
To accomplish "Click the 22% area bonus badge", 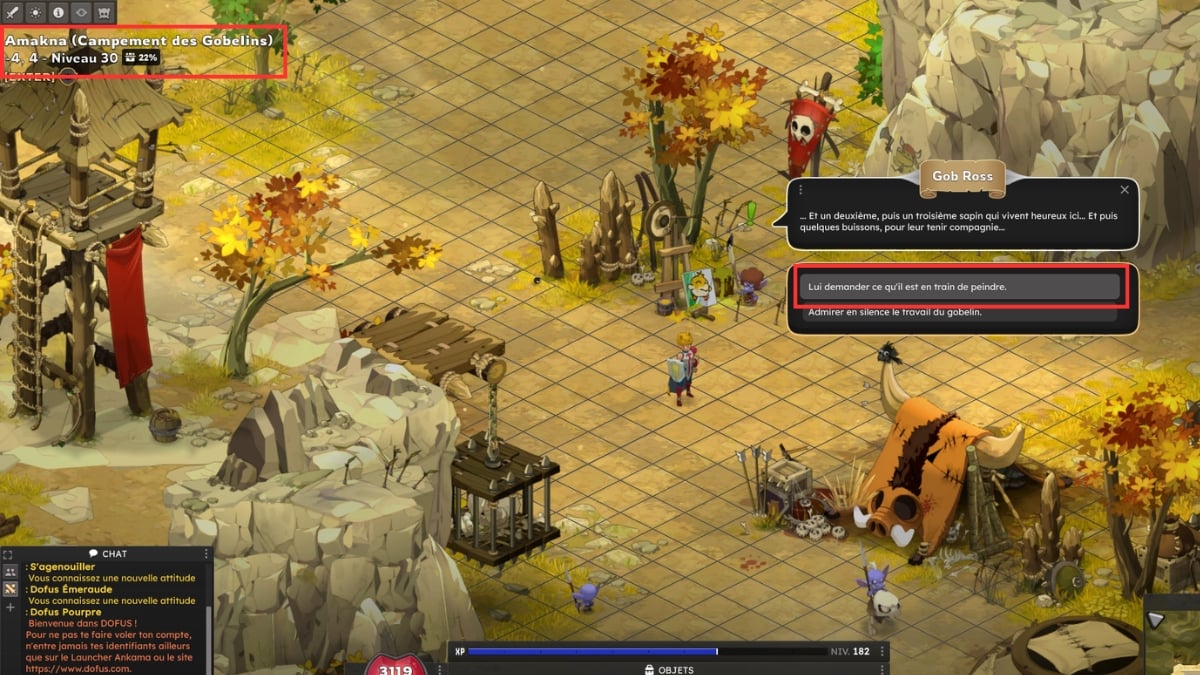I will pos(142,58).
